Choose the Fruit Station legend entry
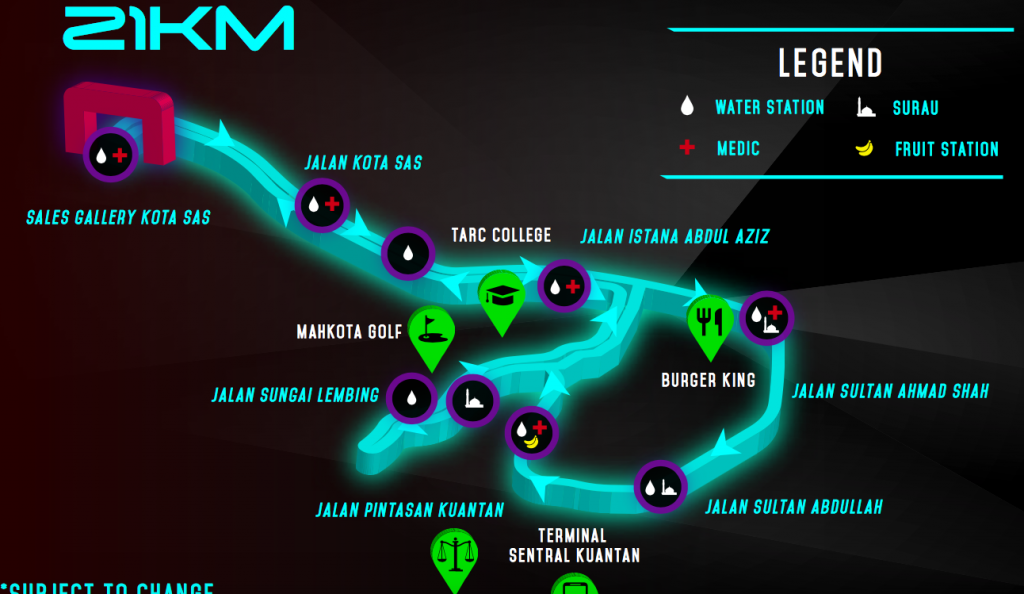Image resolution: width=1024 pixels, height=594 pixels. pyautogui.click(x=926, y=149)
